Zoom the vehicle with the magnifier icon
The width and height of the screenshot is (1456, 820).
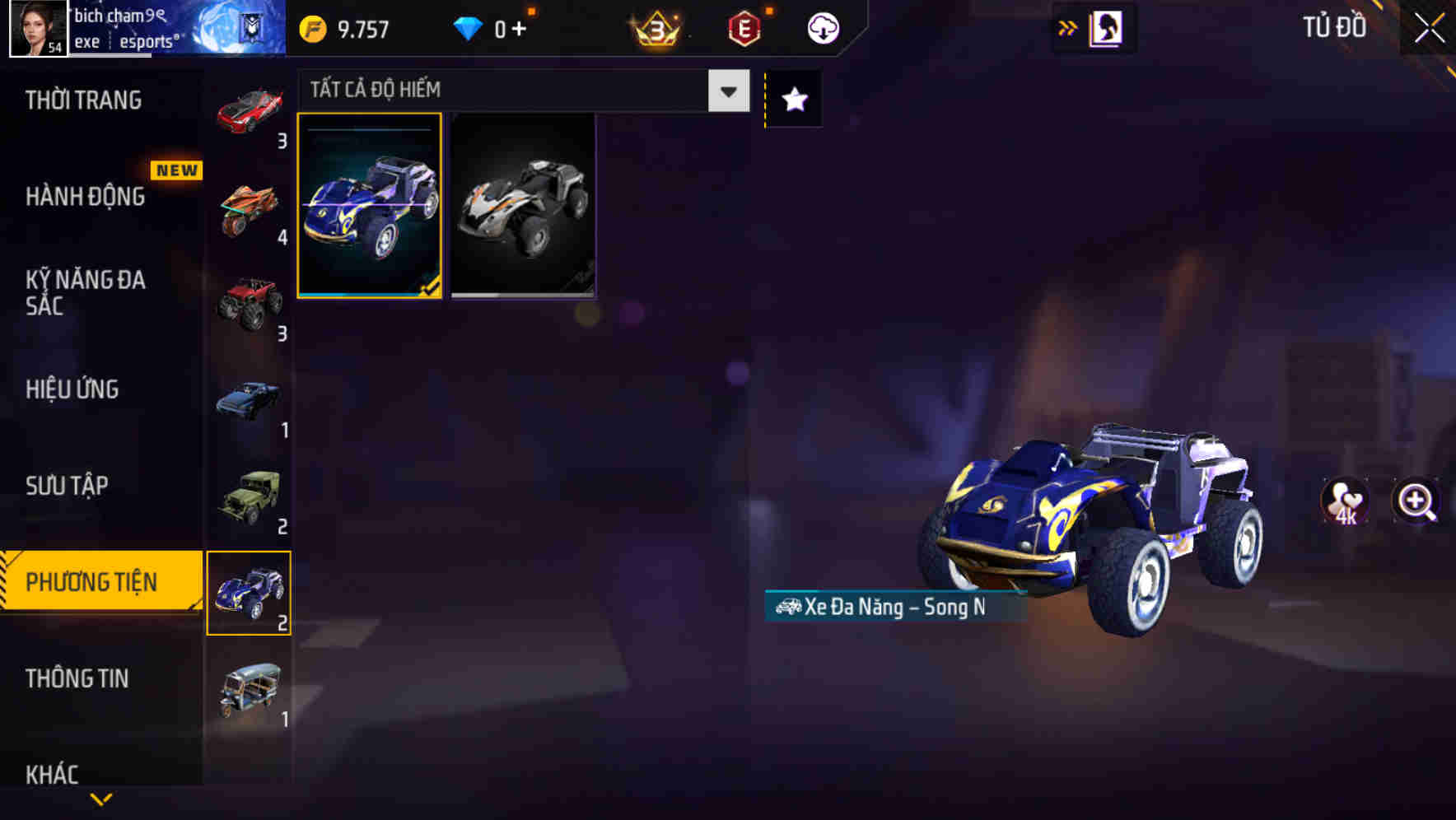(x=1413, y=501)
